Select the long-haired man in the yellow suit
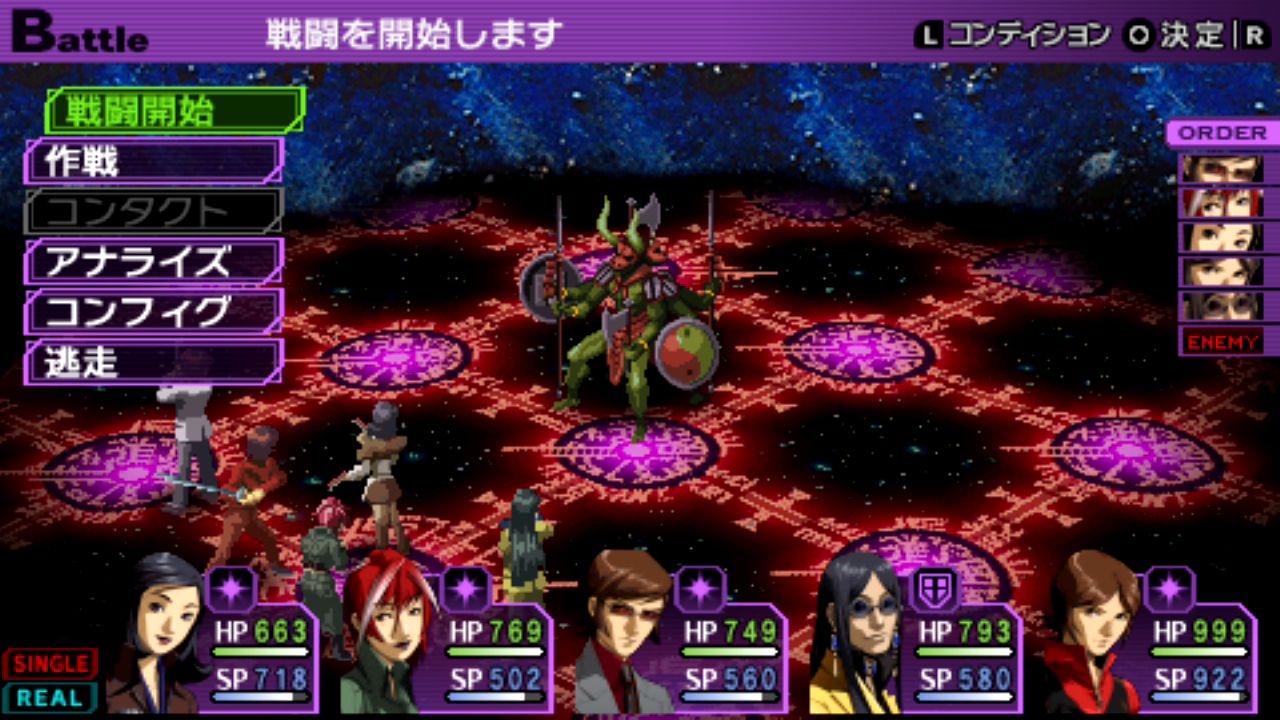1280x720 pixels. click(x=857, y=635)
